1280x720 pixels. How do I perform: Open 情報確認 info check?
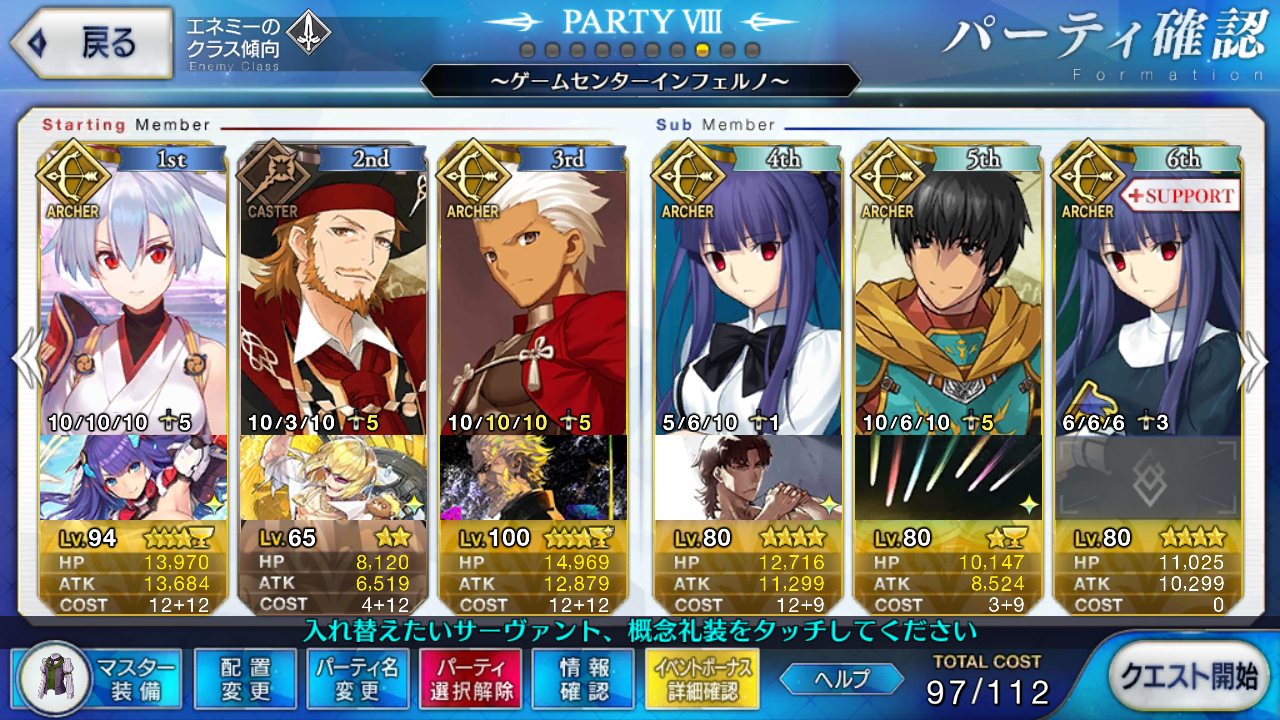click(x=583, y=678)
